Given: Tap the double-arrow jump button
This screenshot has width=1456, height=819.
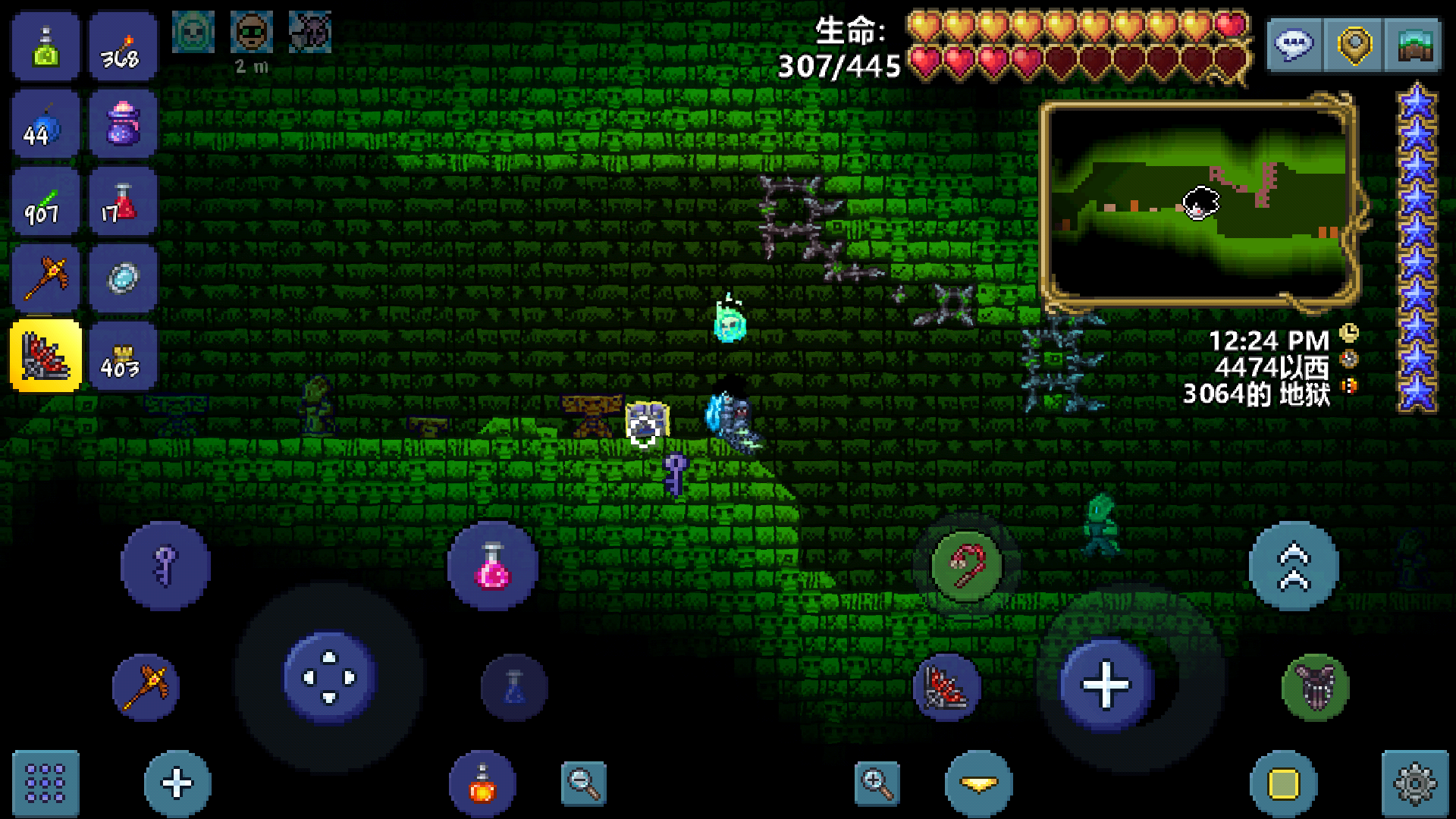Looking at the screenshot, I should (x=1294, y=566).
